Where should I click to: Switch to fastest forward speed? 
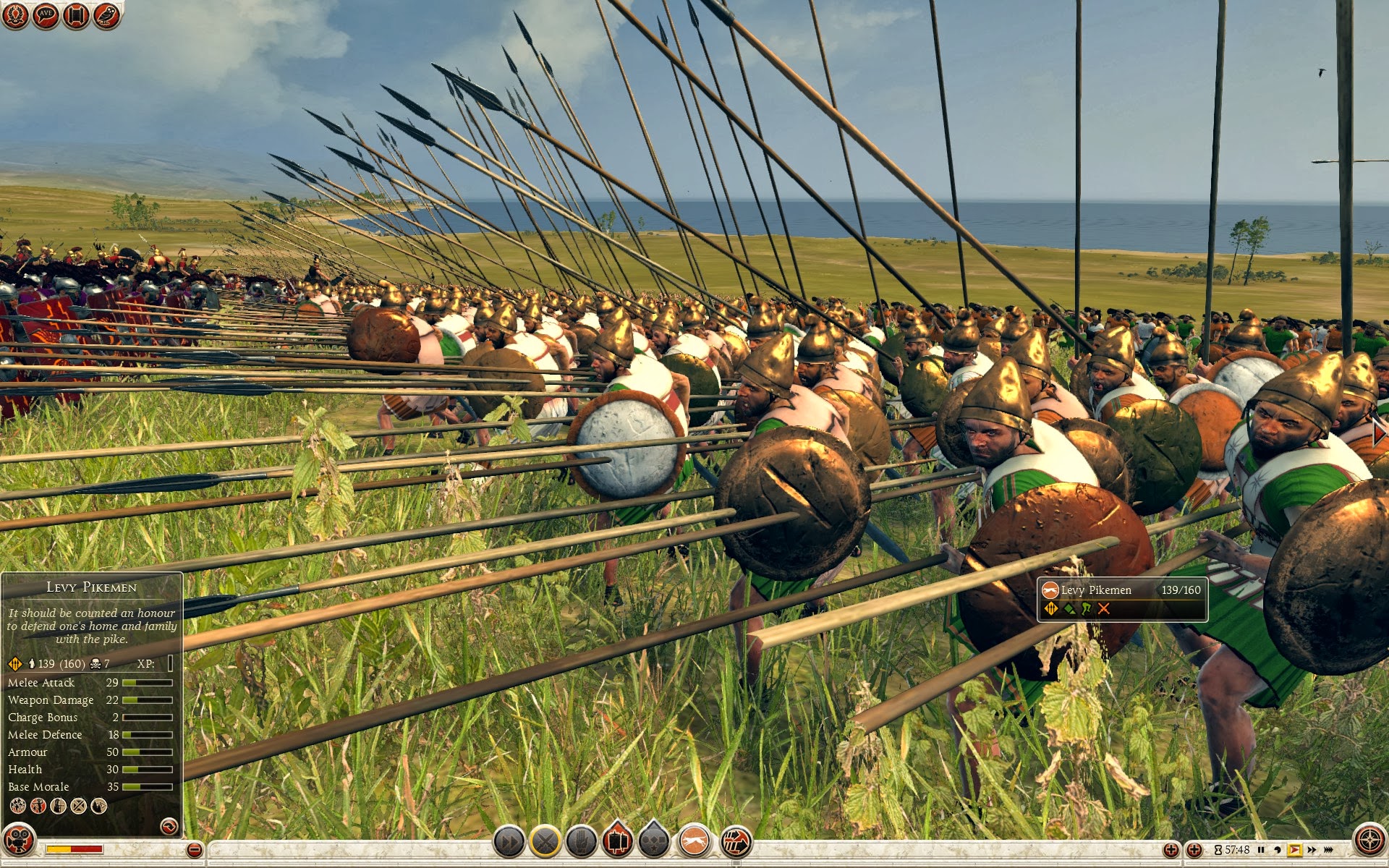click(x=1328, y=850)
